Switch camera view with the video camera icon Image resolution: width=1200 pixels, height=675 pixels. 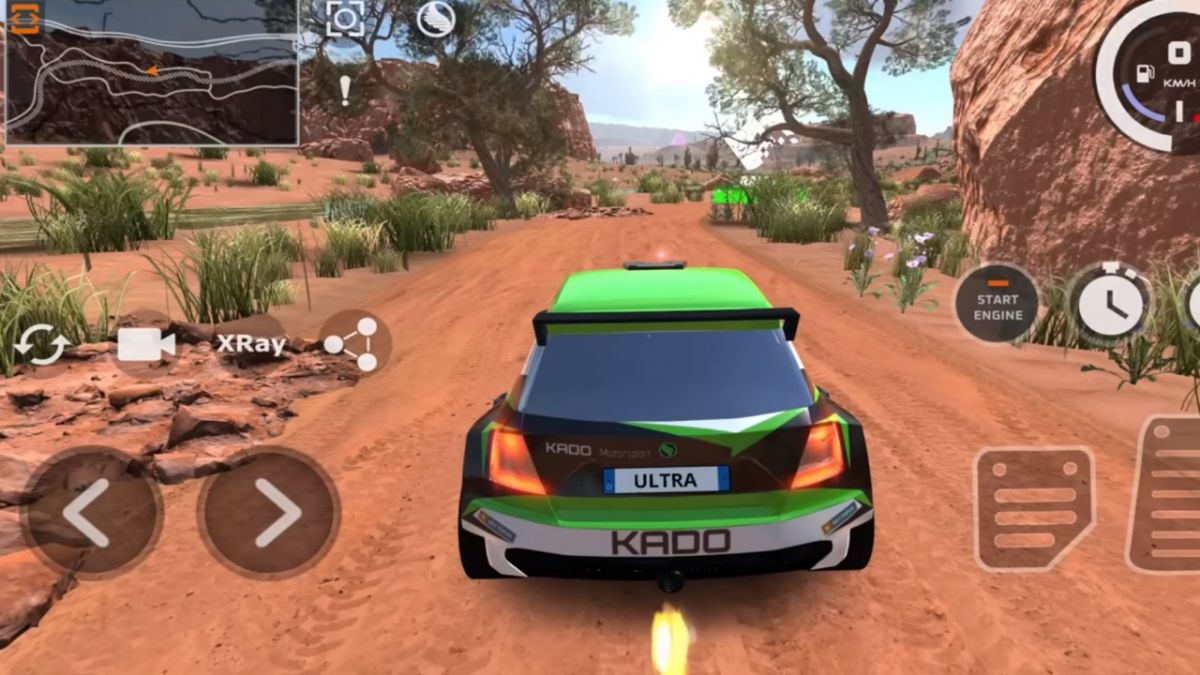click(x=146, y=344)
